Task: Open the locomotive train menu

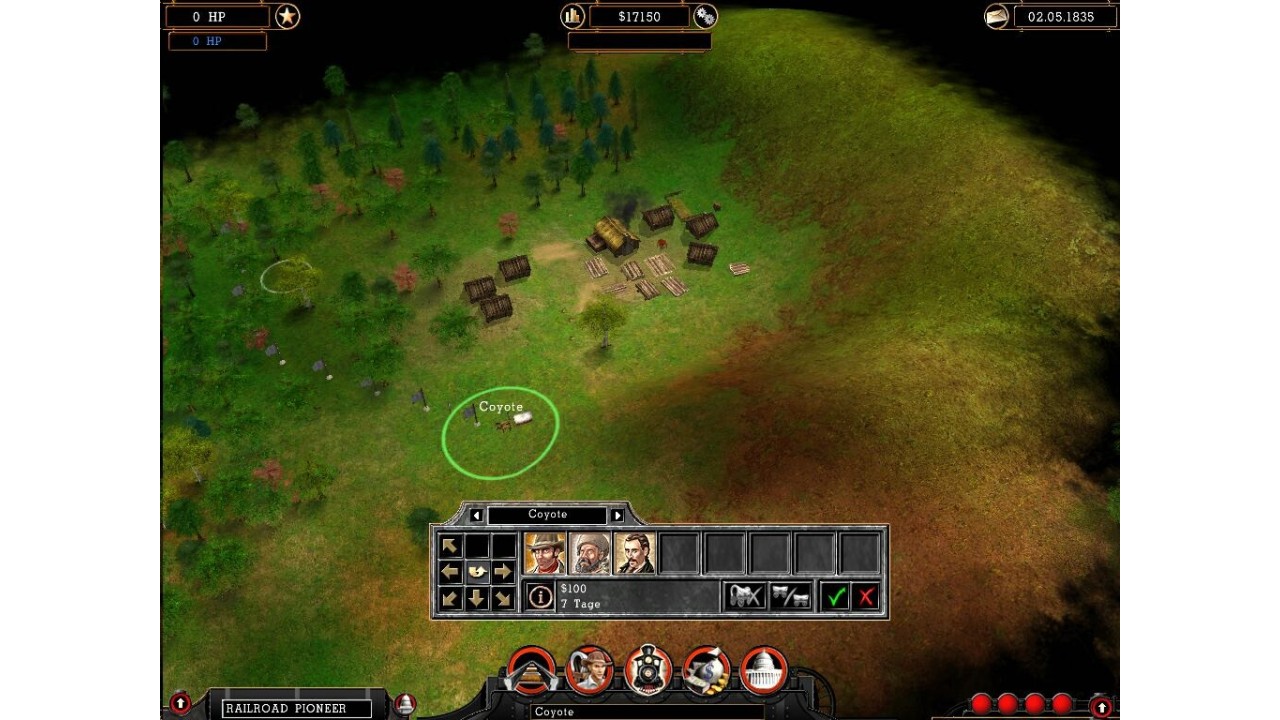Action: point(648,671)
